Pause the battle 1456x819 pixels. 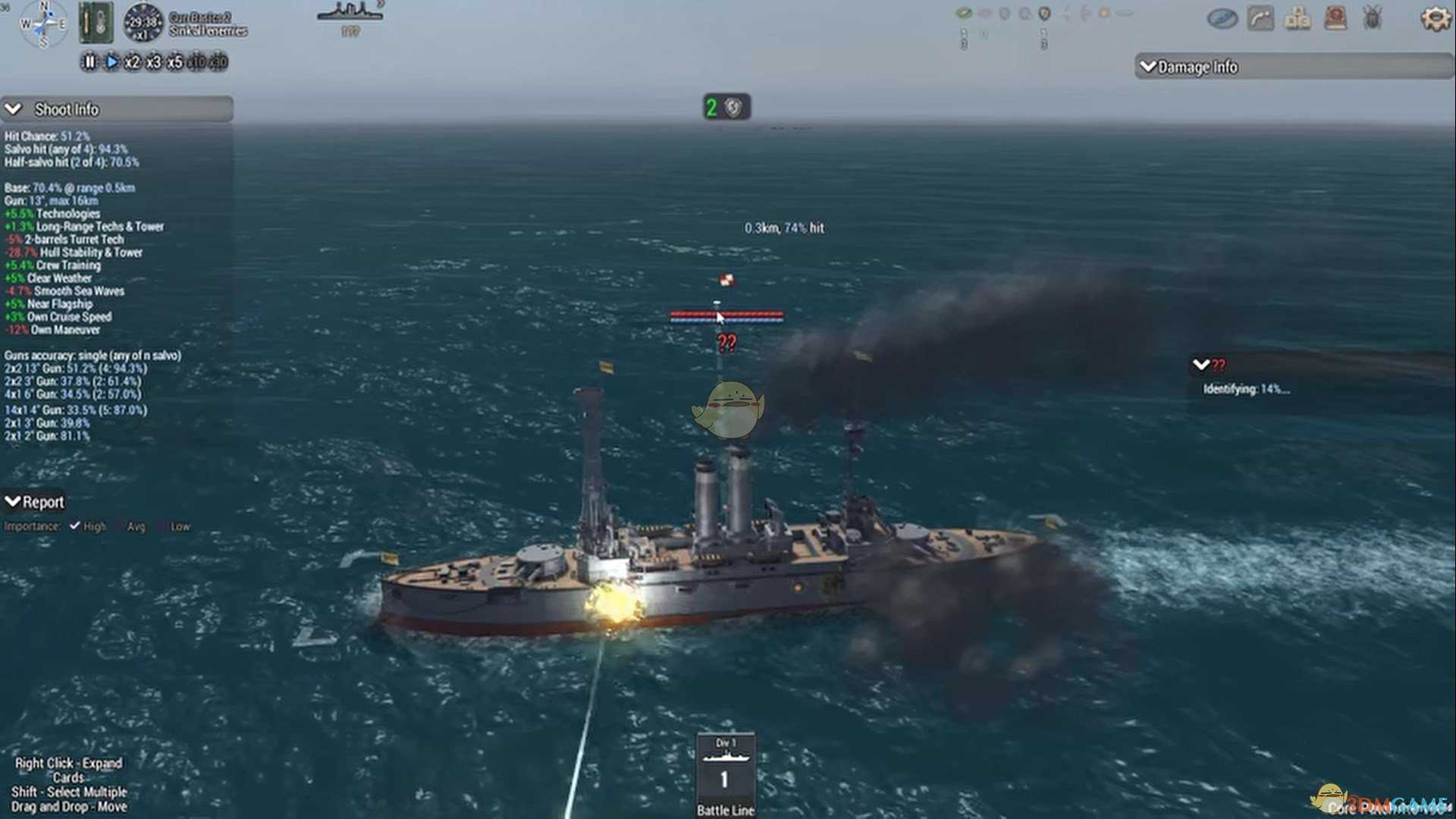[89, 62]
